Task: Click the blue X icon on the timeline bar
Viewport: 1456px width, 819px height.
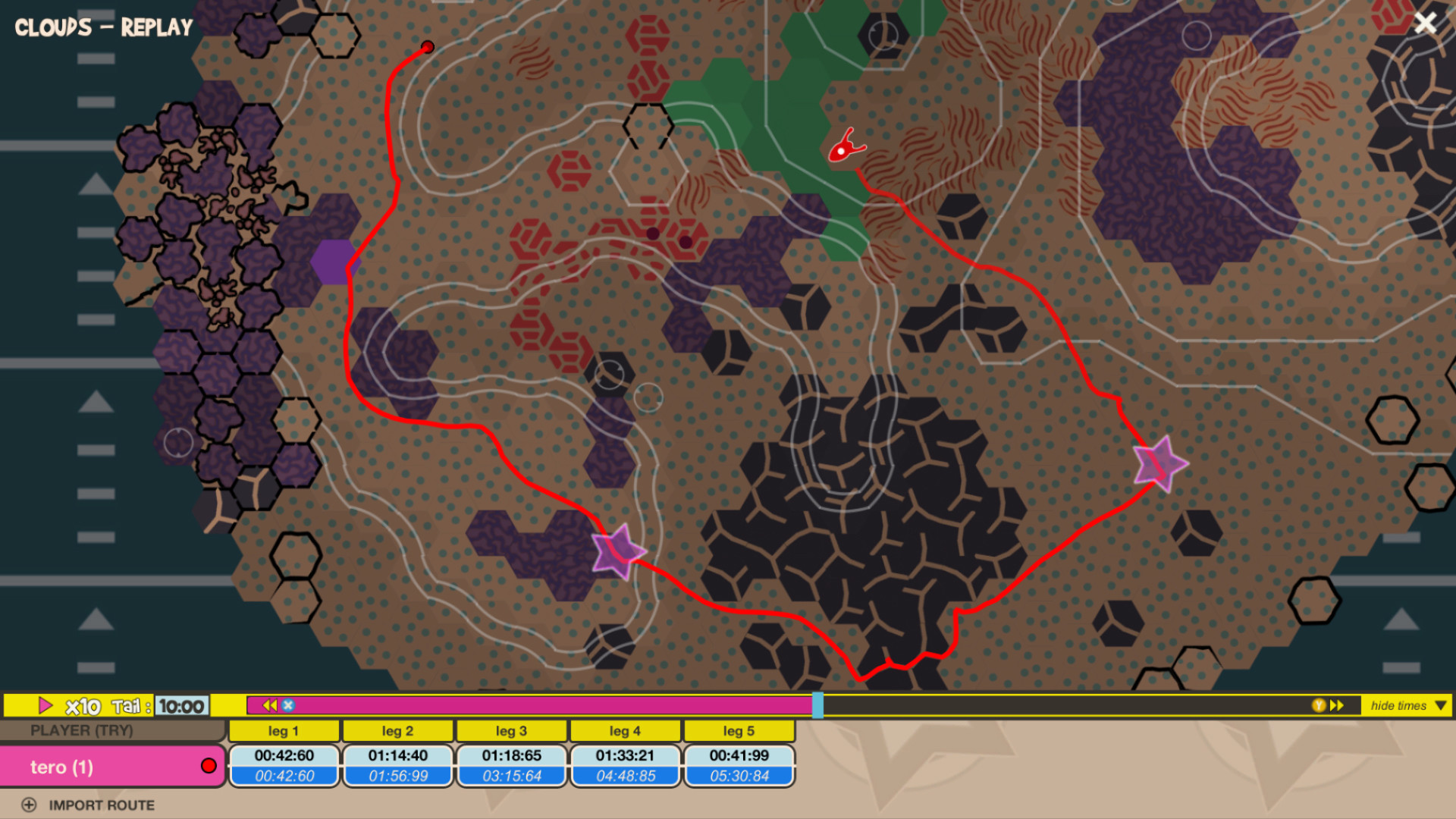Action: (x=288, y=704)
